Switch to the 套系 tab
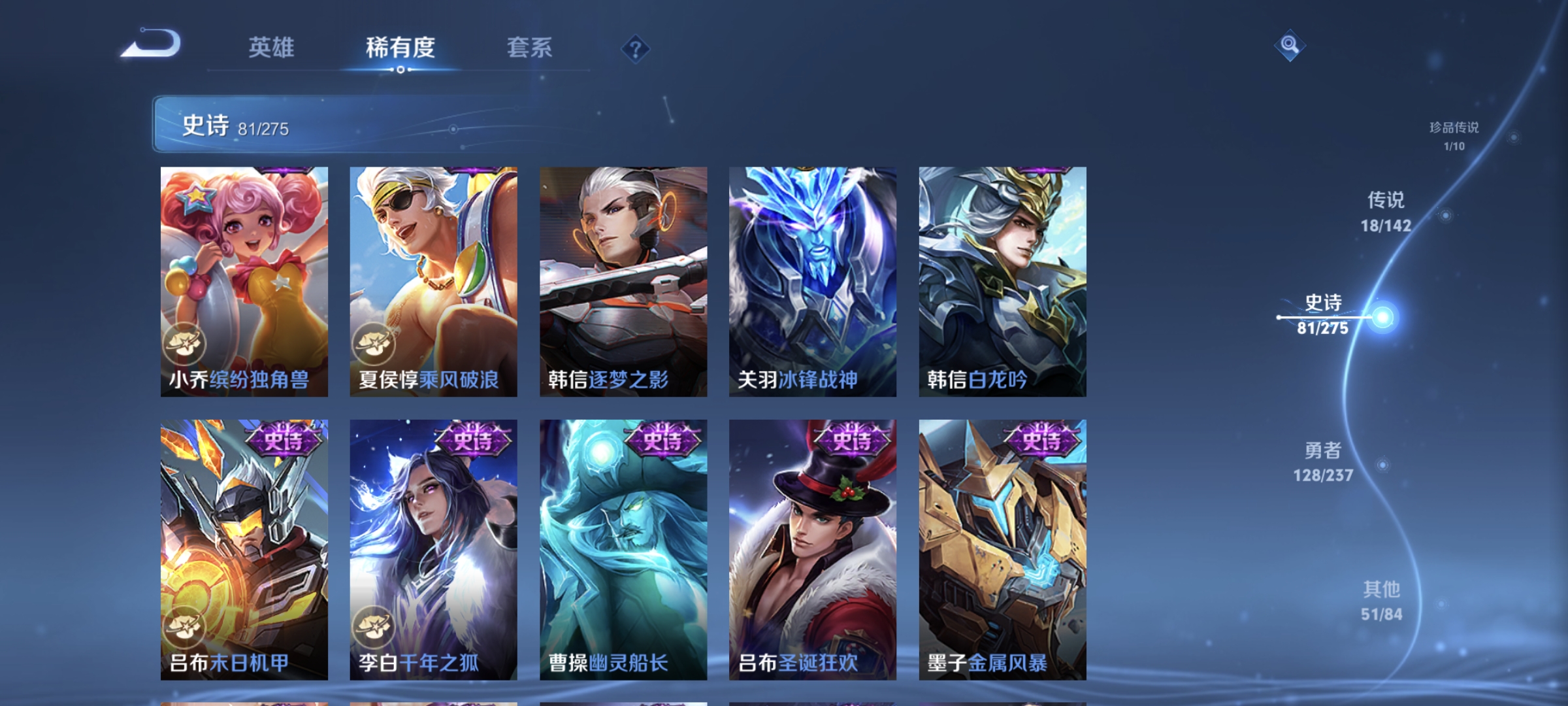1568x706 pixels. point(530,47)
